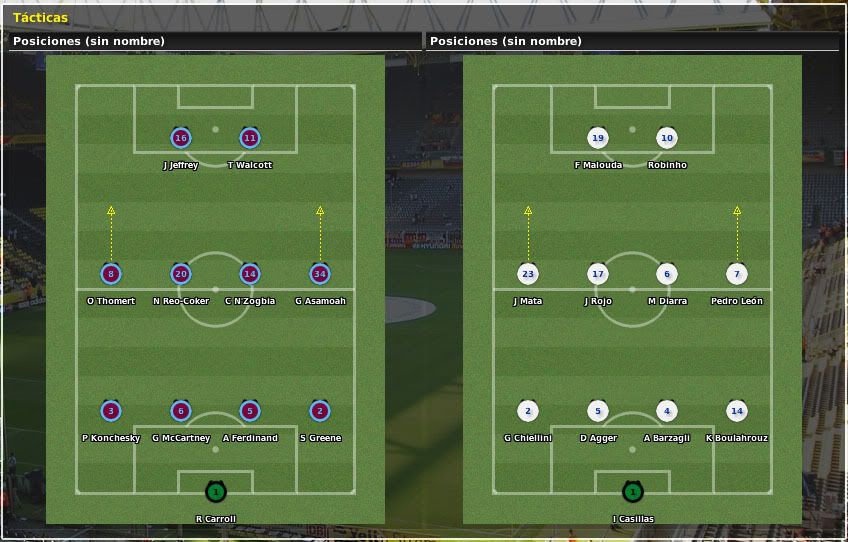Select Pedro León's number 7 token
This screenshot has height=542, width=848.
pyautogui.click(x=737, y=274)
